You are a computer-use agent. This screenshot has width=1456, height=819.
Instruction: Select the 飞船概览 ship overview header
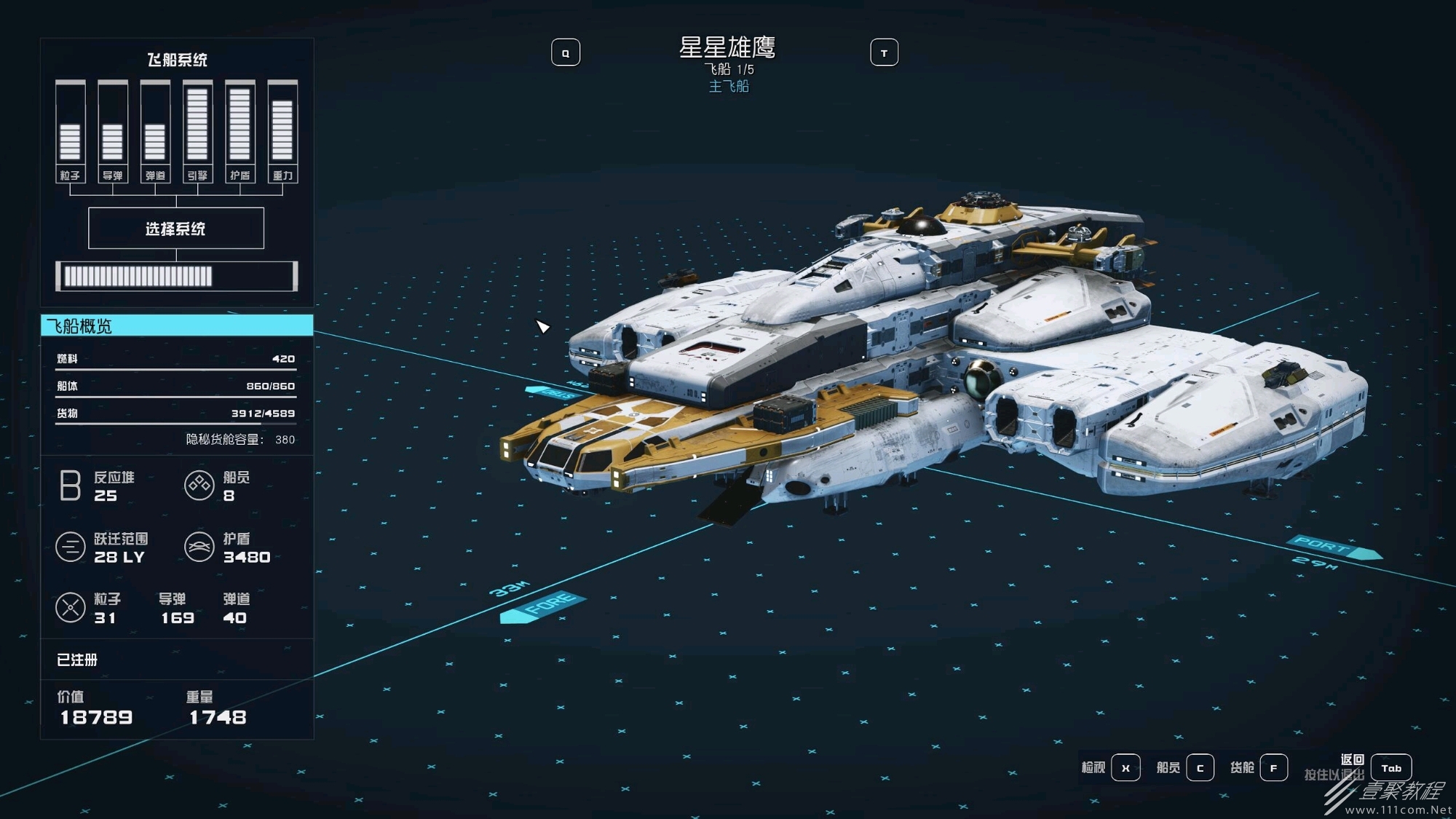177,325
